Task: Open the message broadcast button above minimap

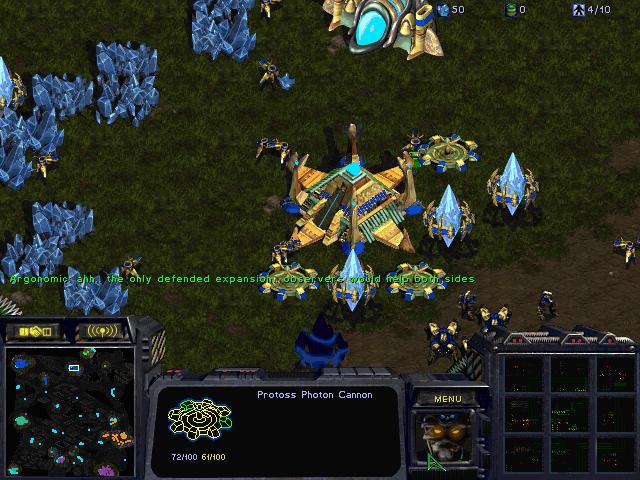Action: click(103, 331)
